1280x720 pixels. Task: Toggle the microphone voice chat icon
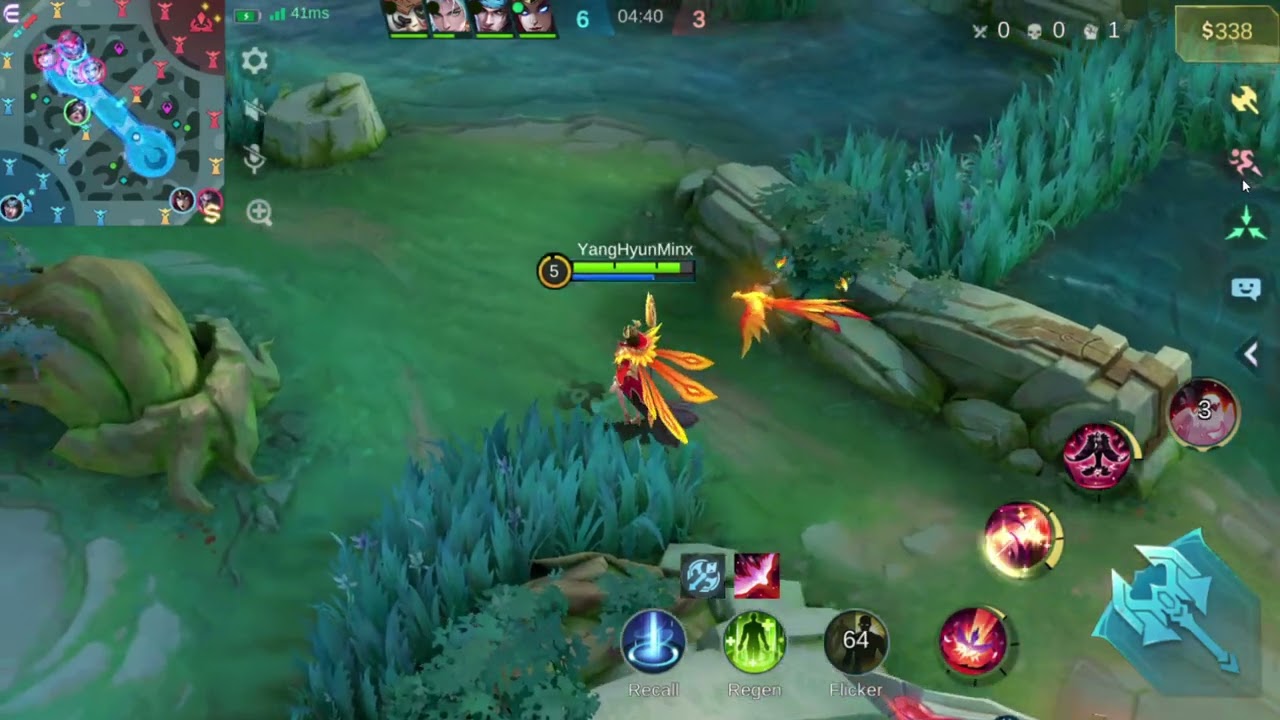click(x=255, y=158)
